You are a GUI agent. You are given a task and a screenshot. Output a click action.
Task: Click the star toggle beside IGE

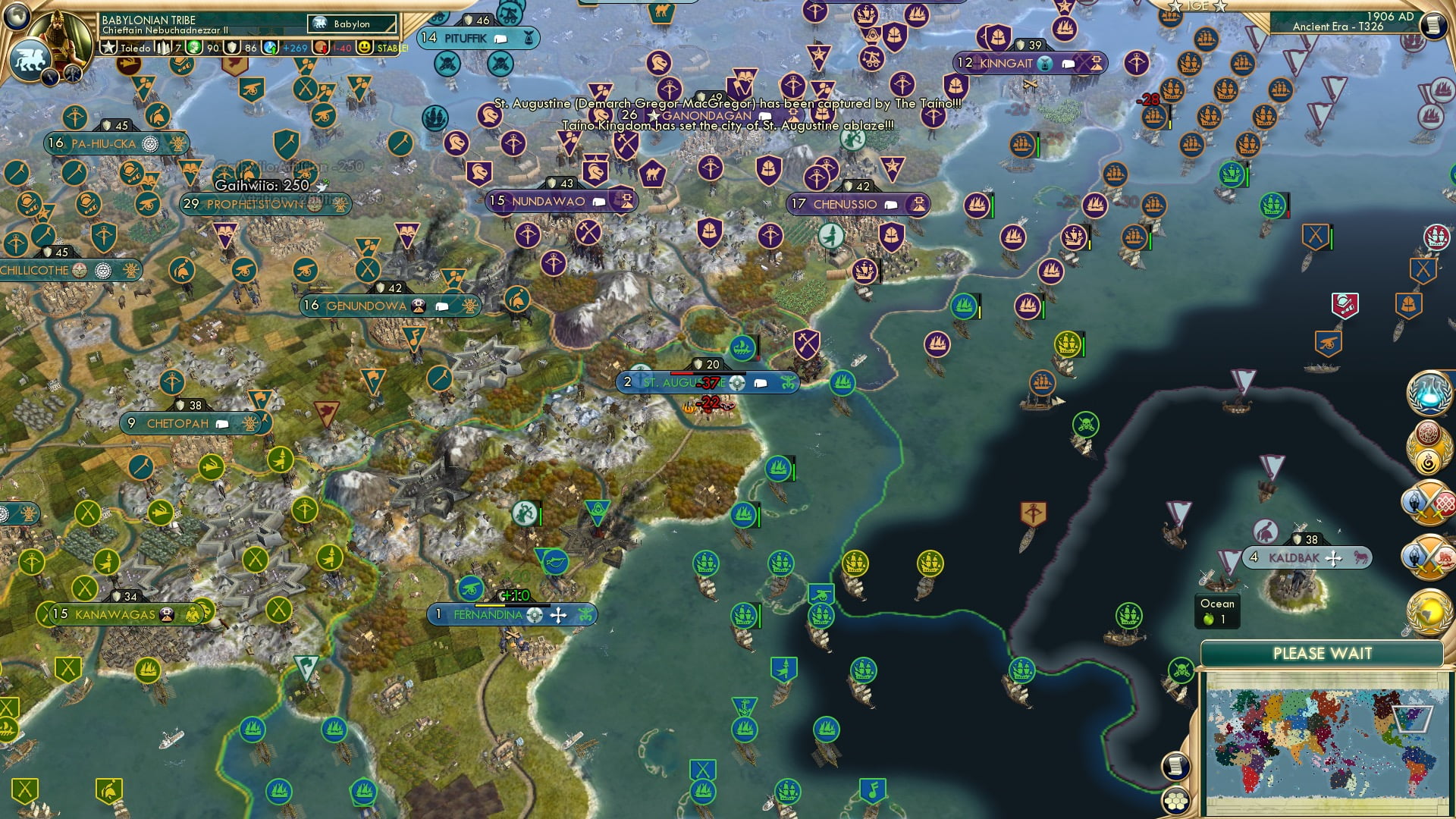click(1176, 8)
